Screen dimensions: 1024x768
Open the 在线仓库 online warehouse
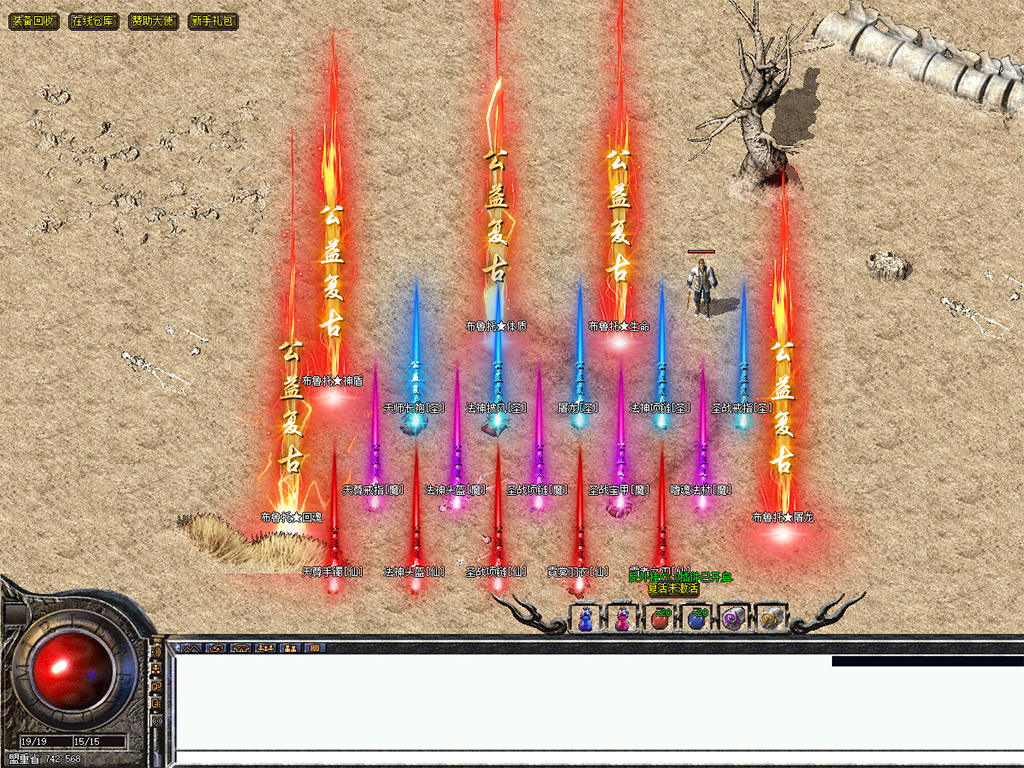coord(94,21)
